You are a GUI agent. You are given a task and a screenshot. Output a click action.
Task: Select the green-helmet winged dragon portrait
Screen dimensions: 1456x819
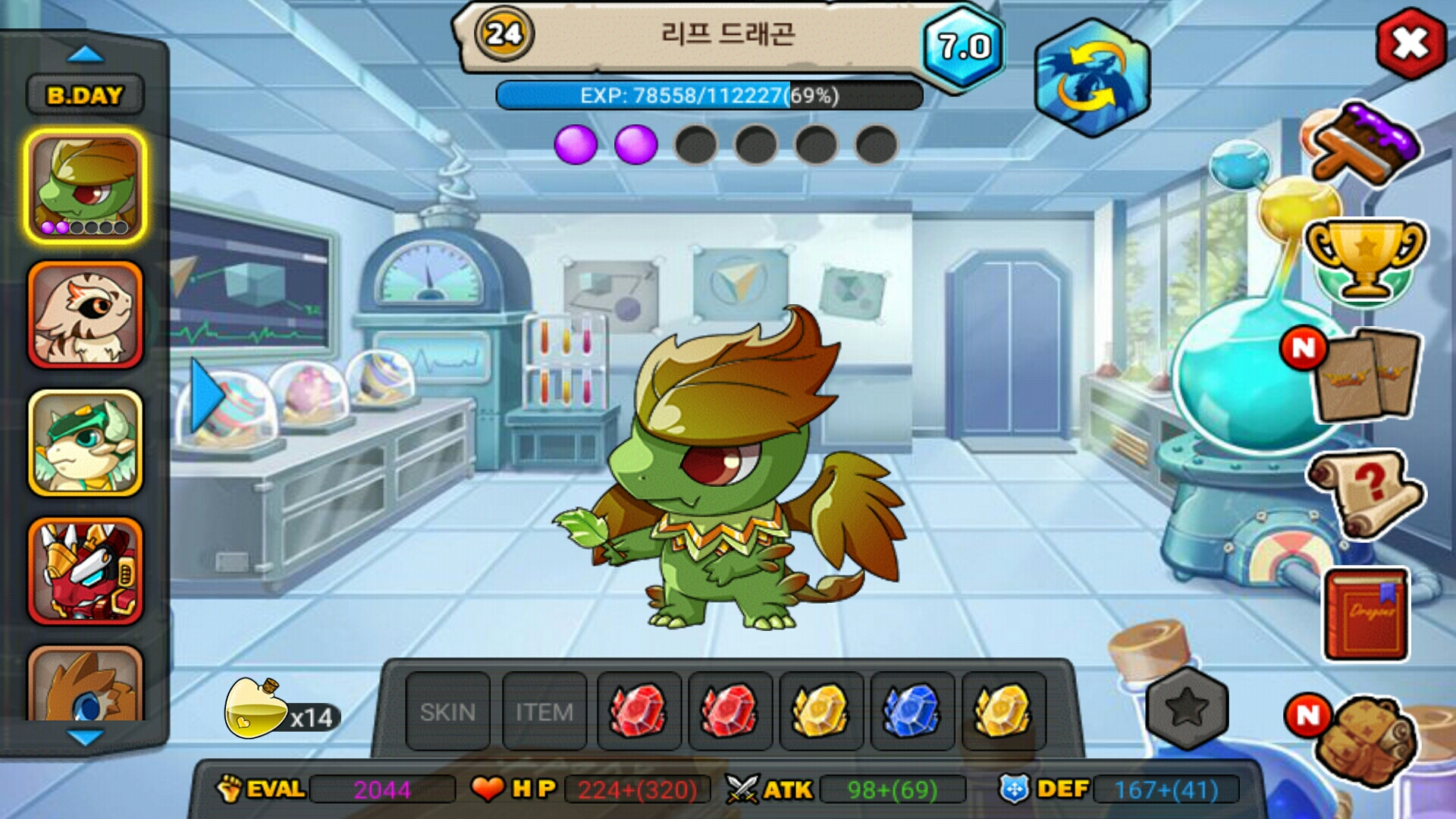(86, 444)
